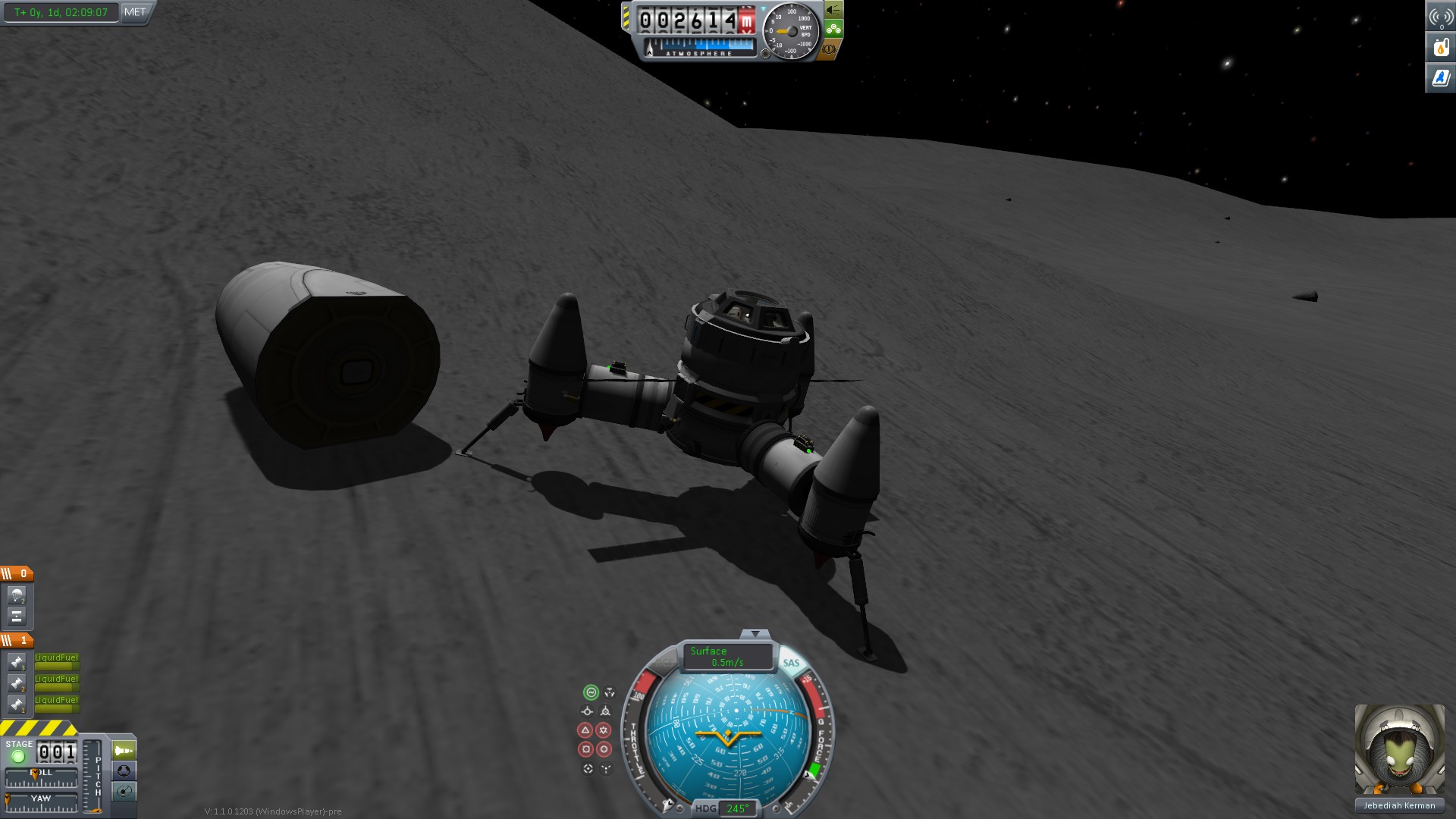
Task: Switch to docking mode button
Action: point(124,771)
